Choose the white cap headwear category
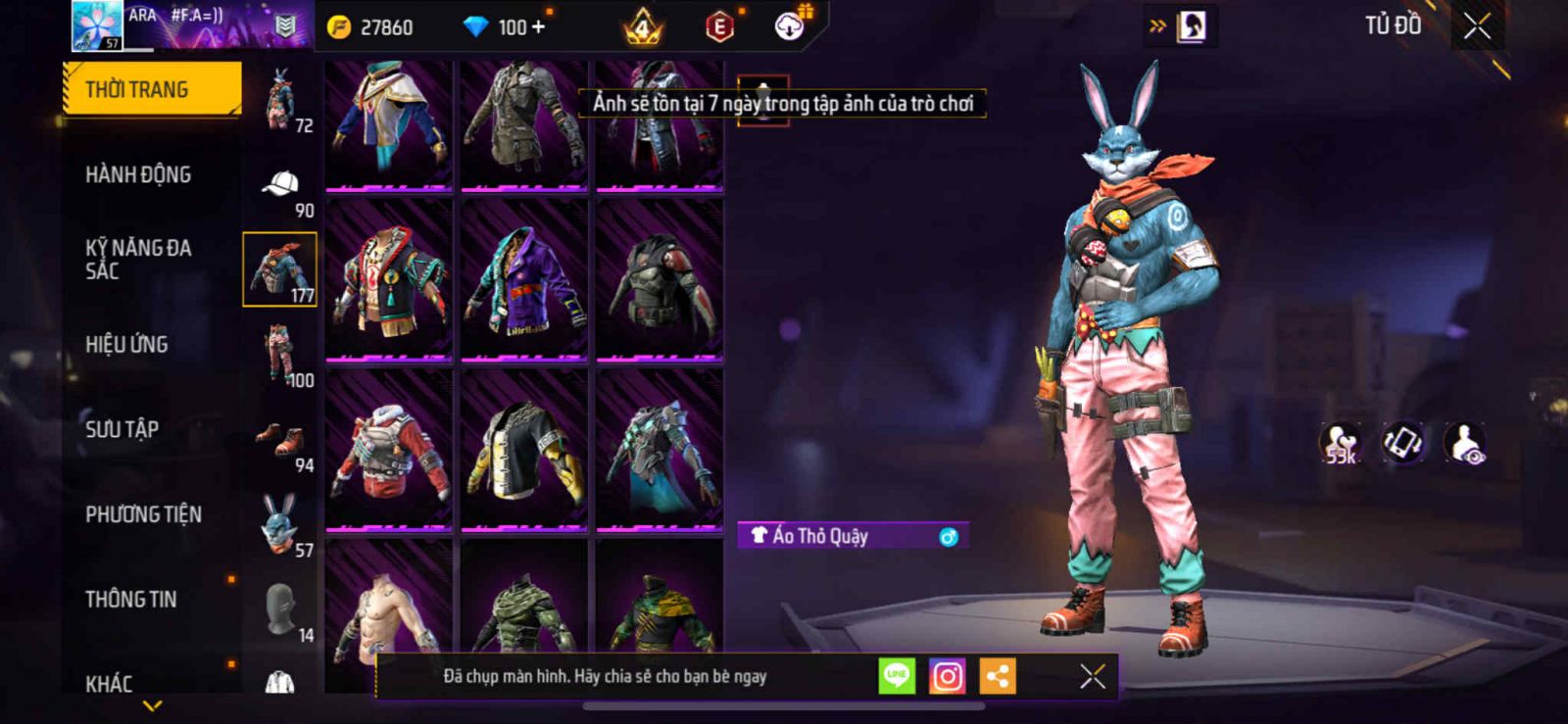1568x724 pixels. (280, 186)
